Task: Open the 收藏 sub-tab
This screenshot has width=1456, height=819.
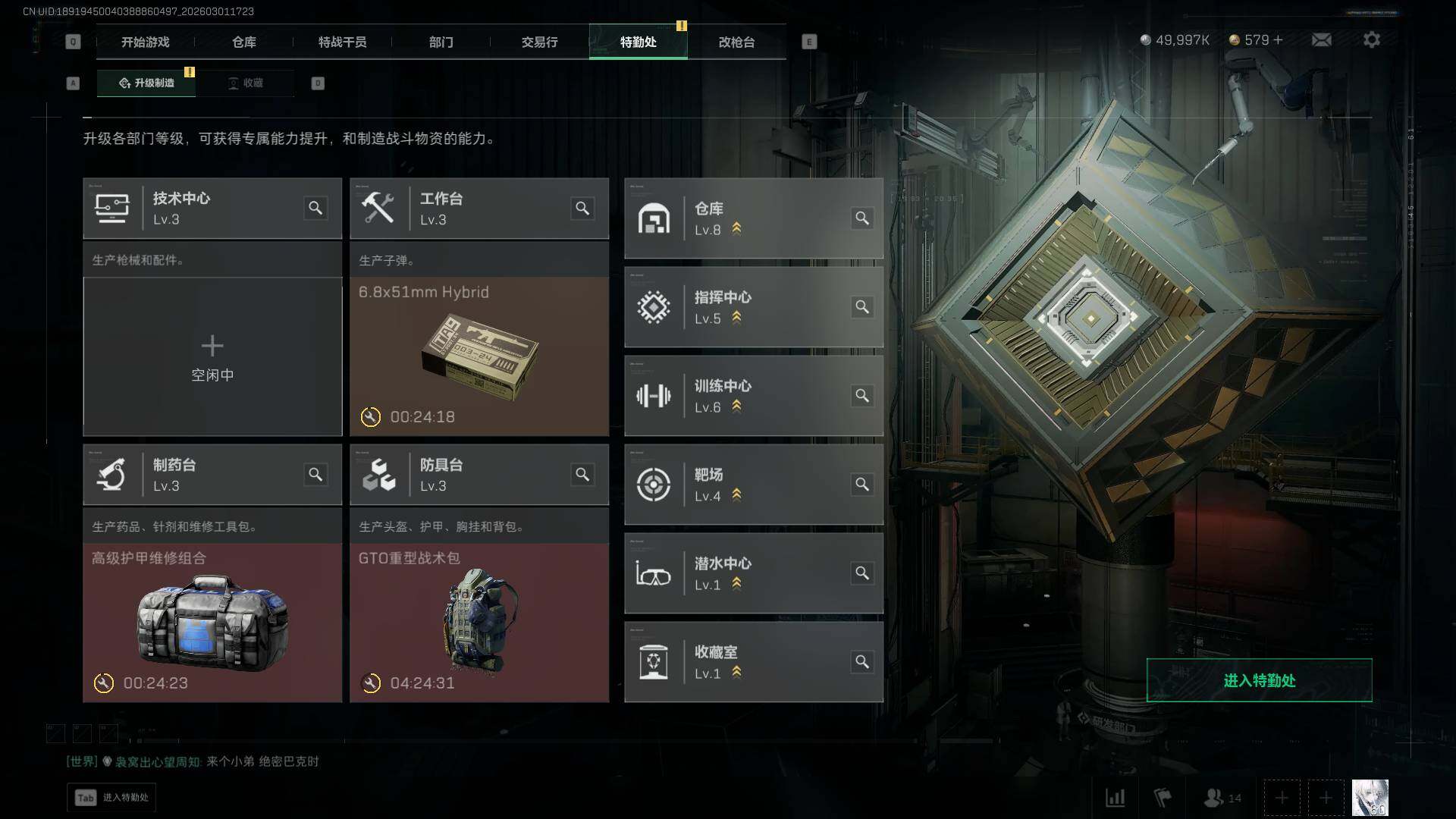Action: (x=246, y=83)
